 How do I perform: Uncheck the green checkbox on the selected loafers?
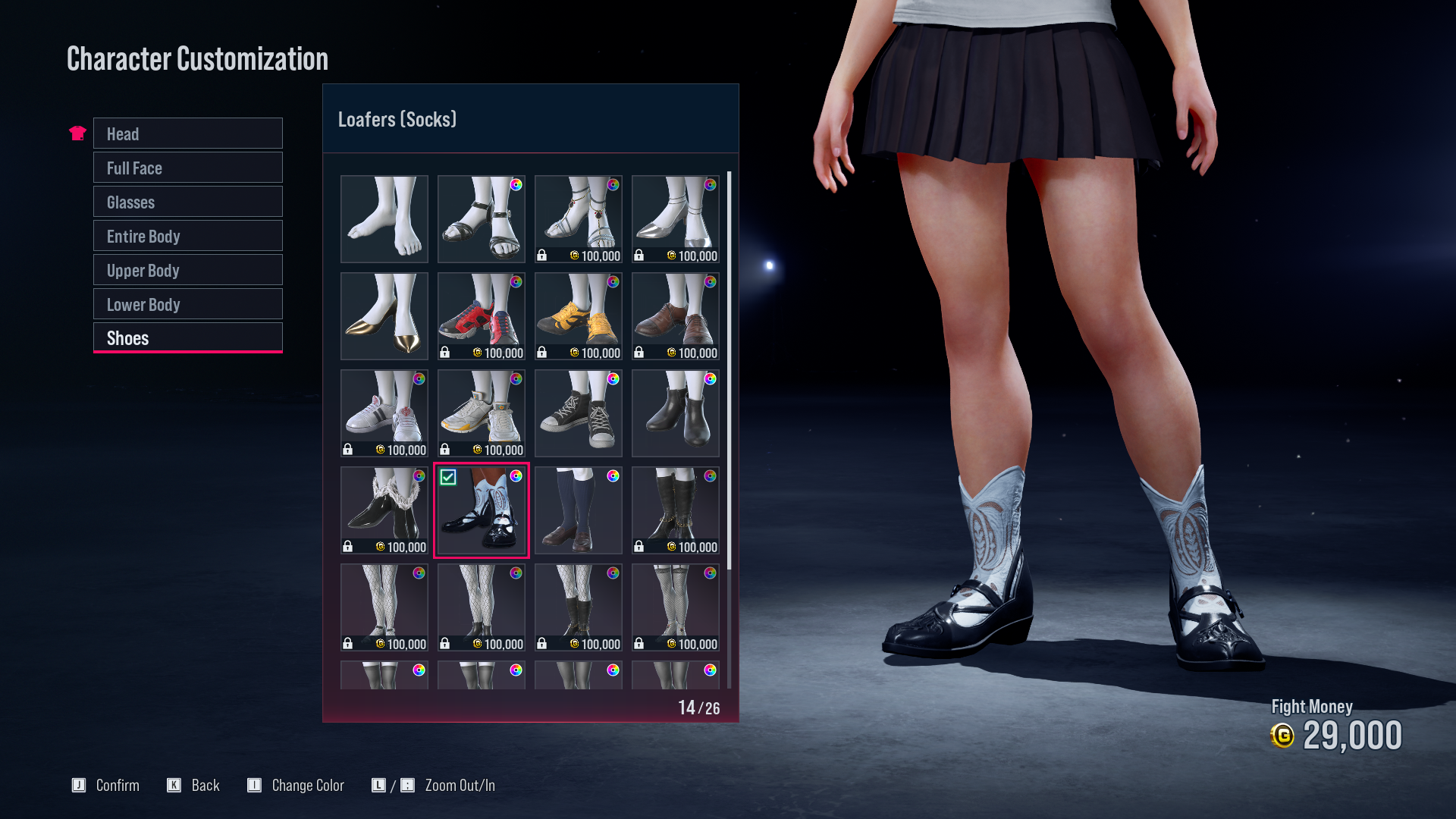point(449,478)
